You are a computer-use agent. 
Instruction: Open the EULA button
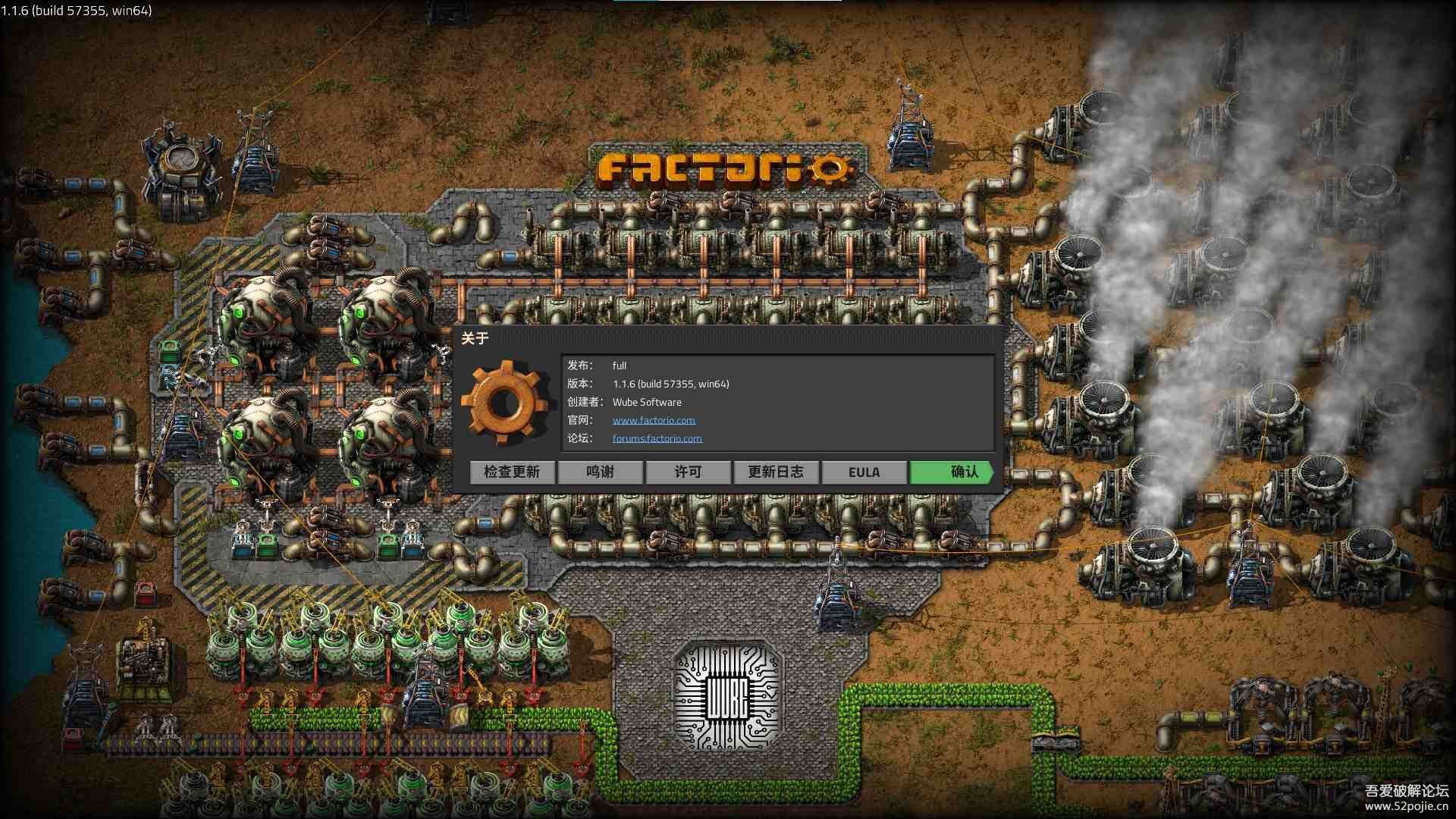click(864, 472)
